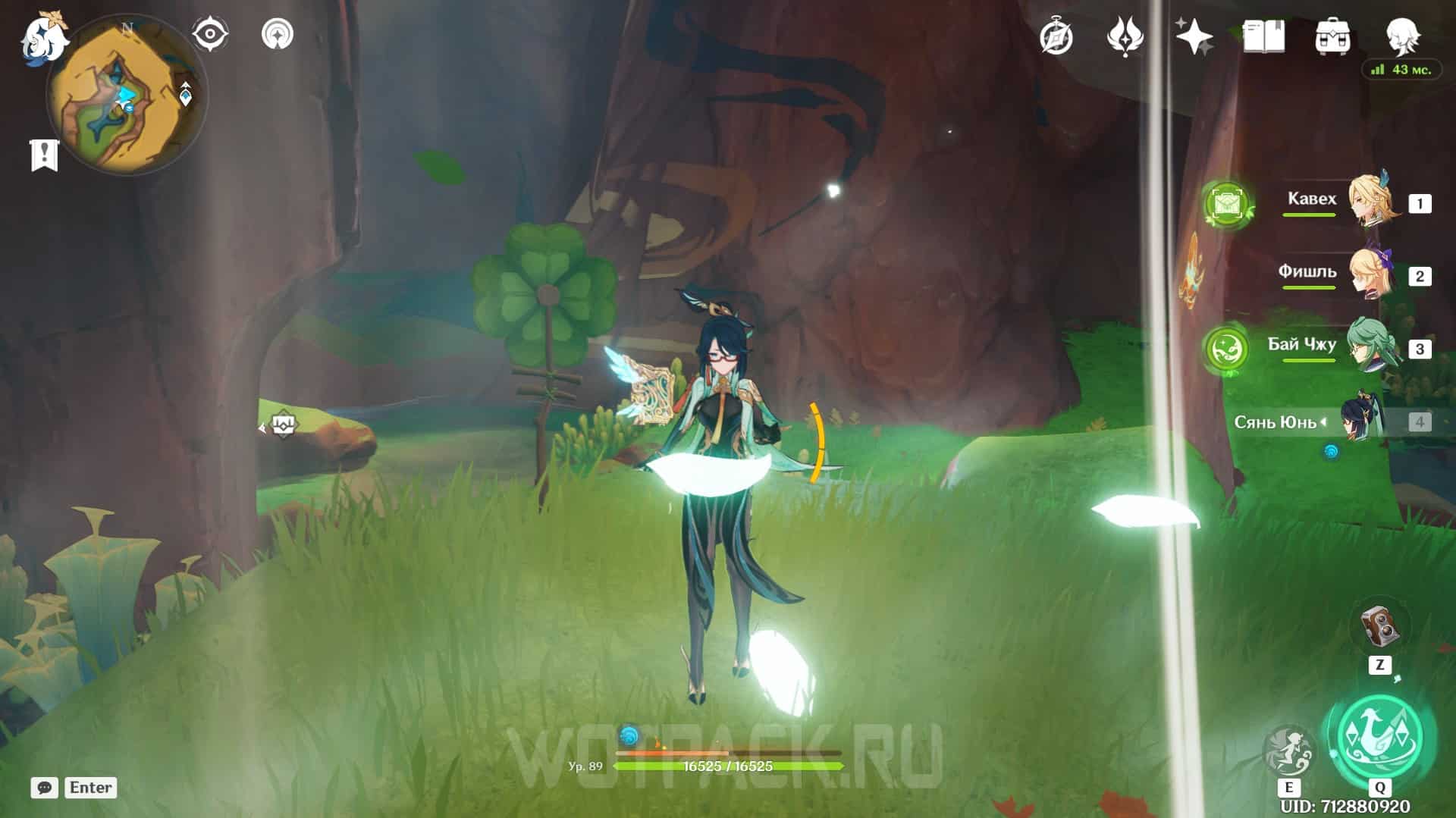Use the kamera gadget icon

pos(1379,626)
